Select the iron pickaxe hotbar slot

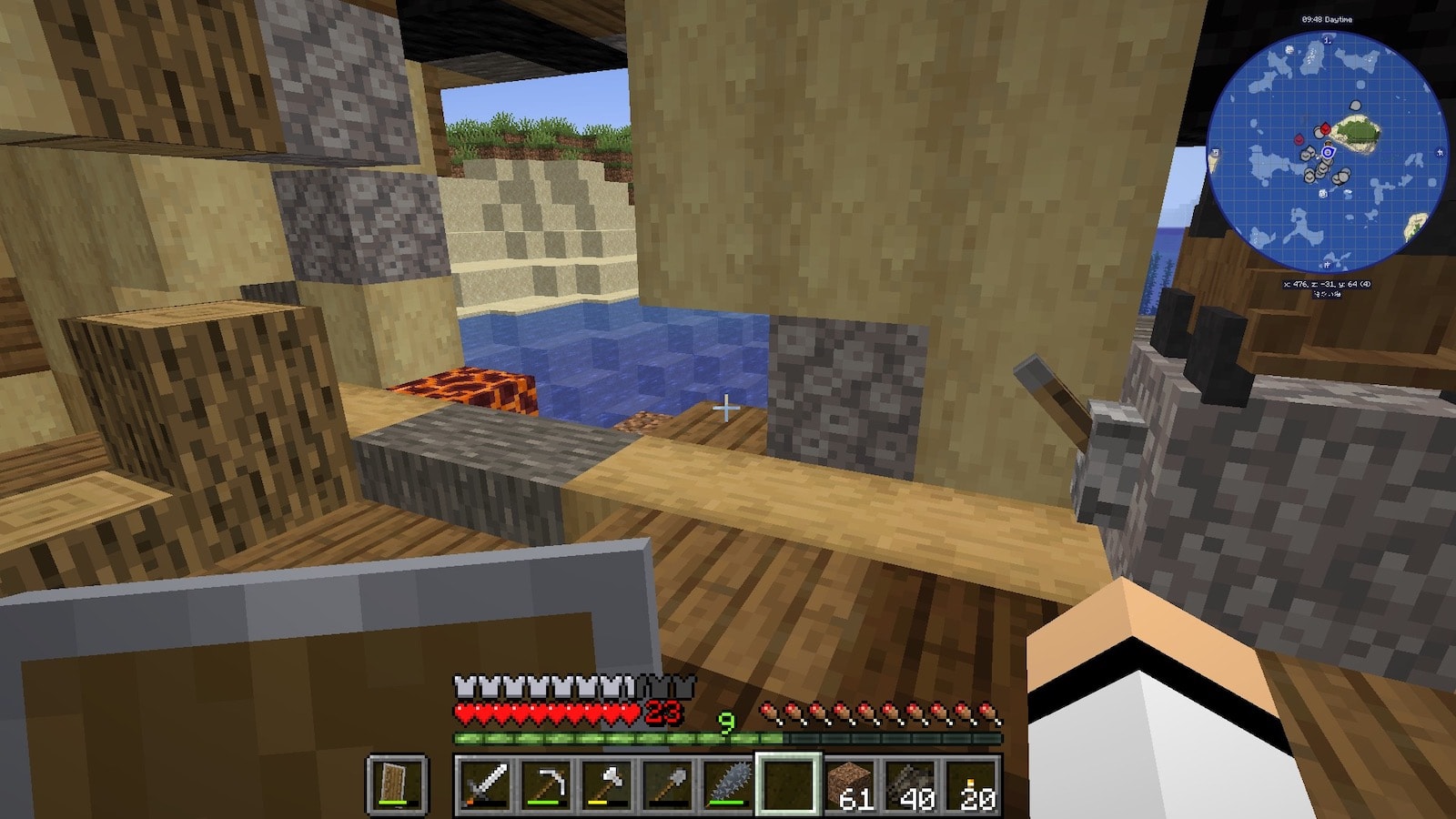point(545,784)
